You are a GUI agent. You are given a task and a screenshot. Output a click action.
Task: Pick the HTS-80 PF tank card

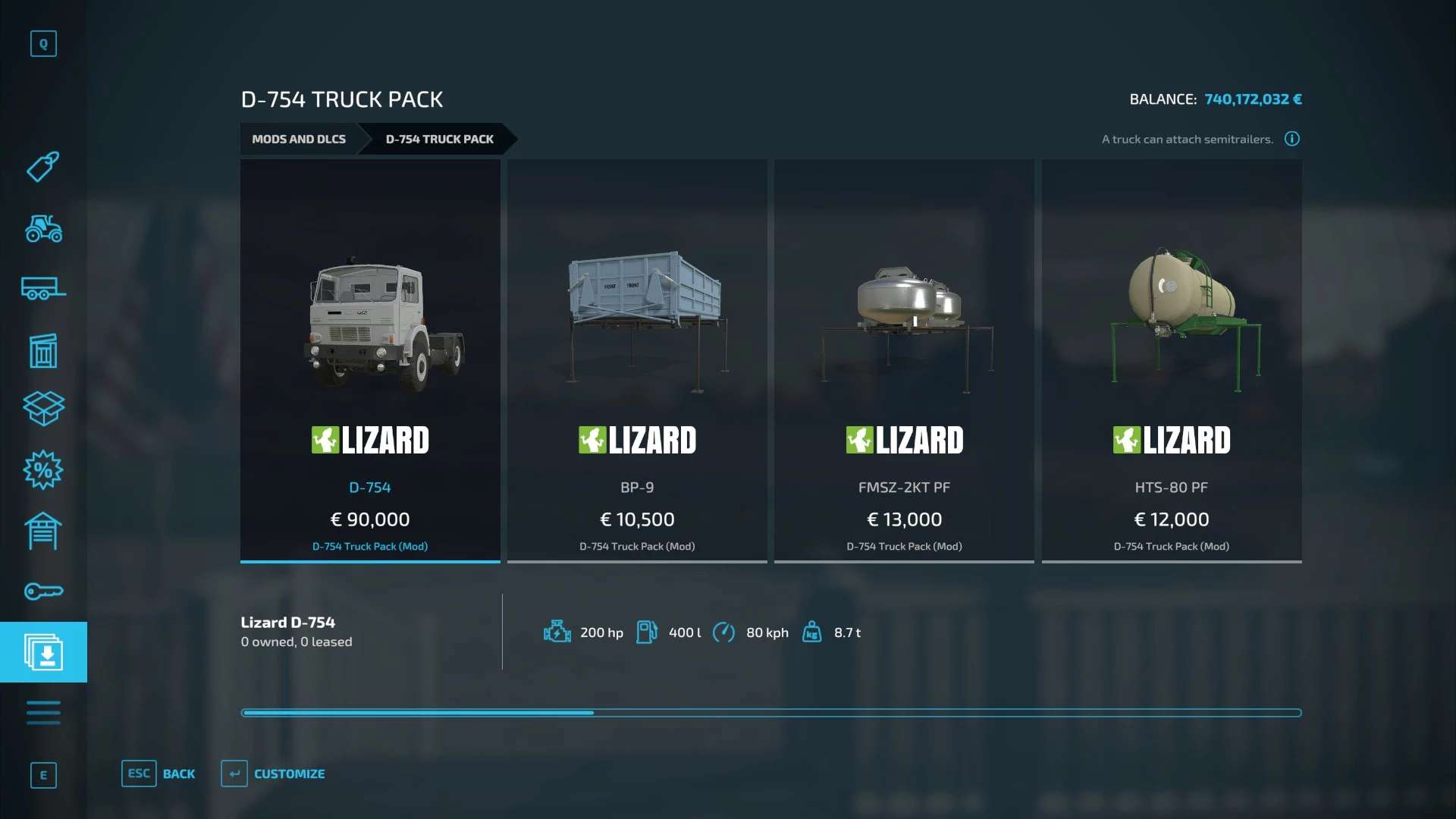1171,360
